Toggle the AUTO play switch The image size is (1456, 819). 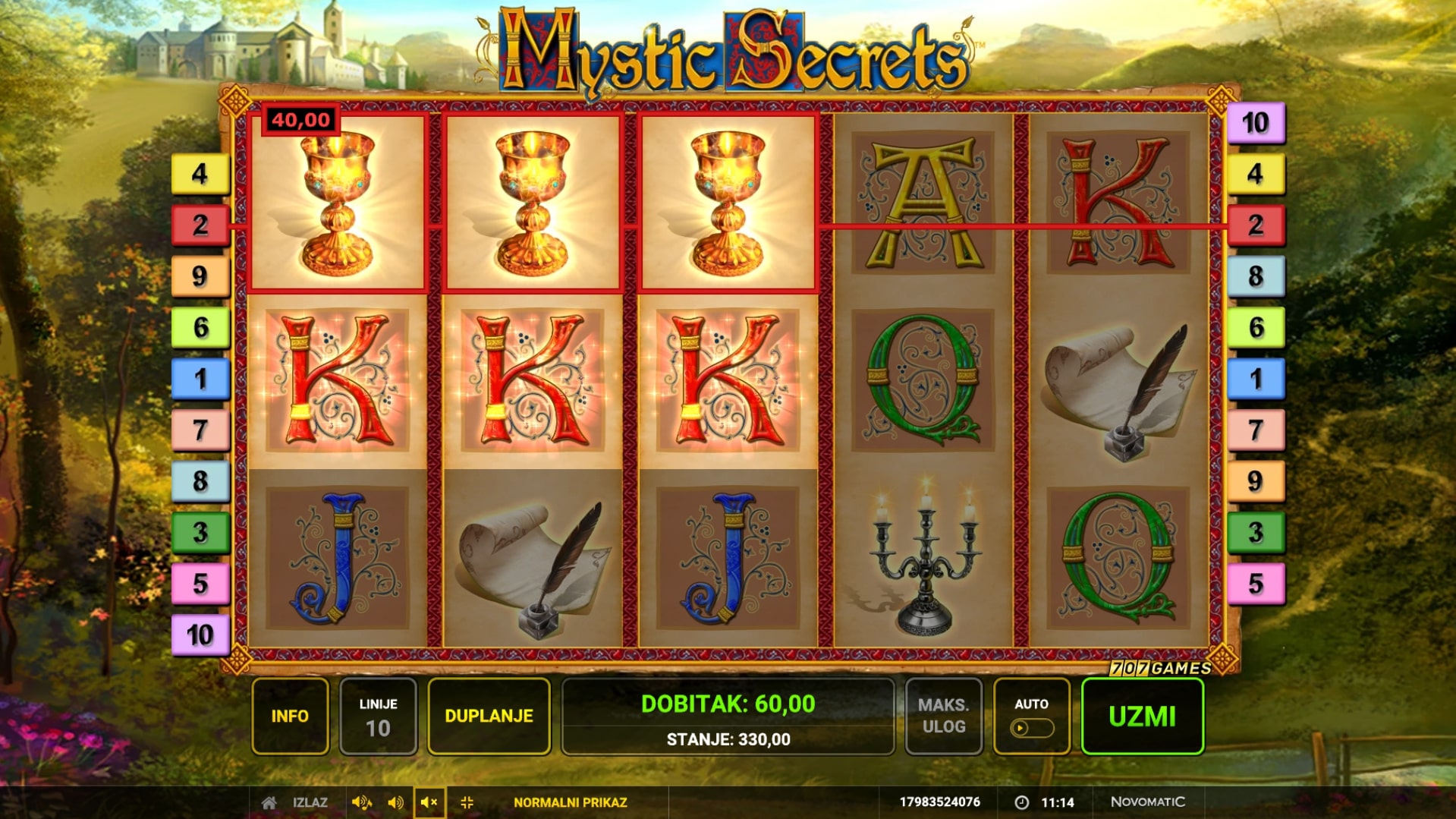click(x=1031, y=727)
